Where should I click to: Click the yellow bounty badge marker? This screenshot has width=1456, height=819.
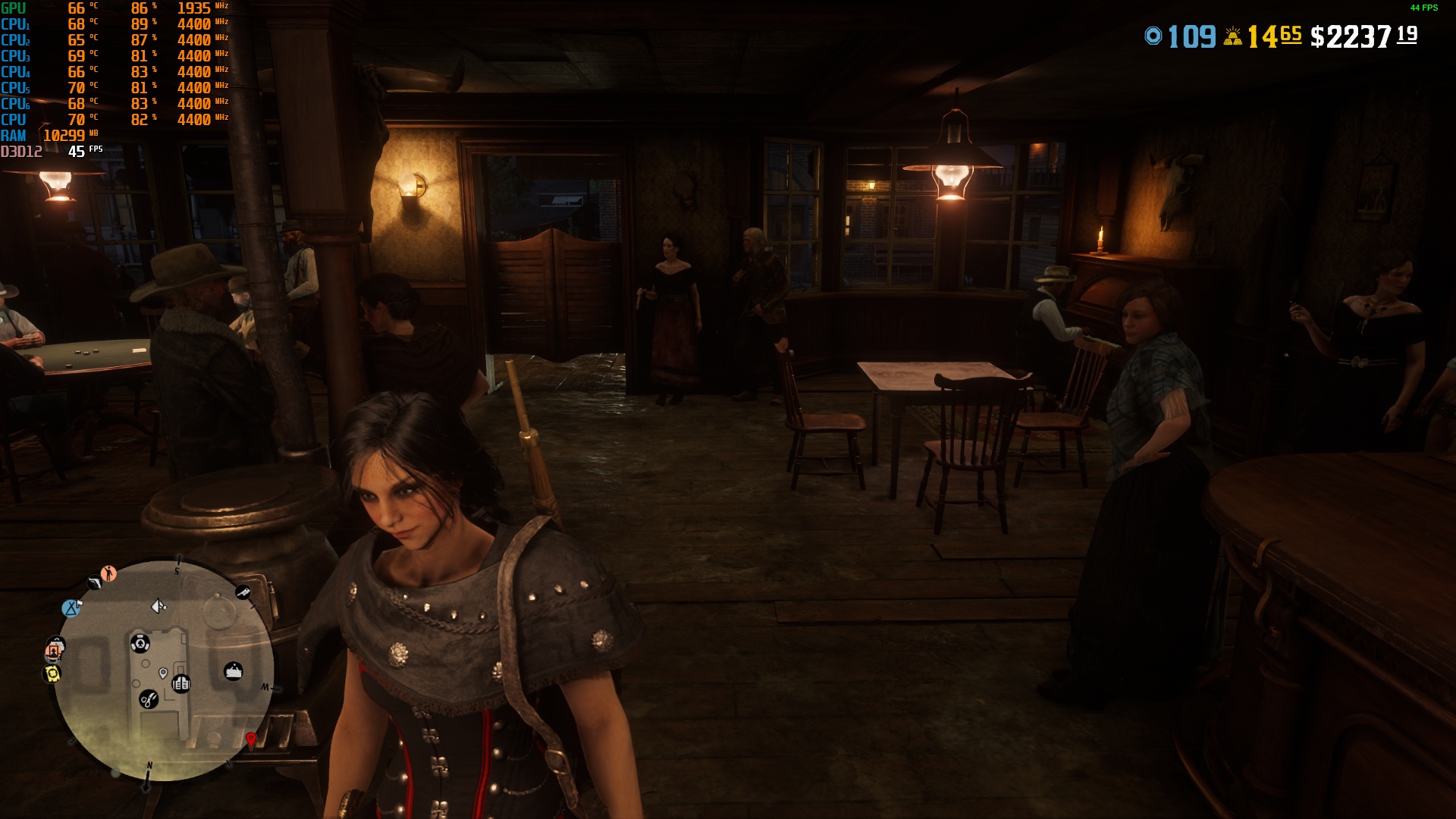(52, 673)
